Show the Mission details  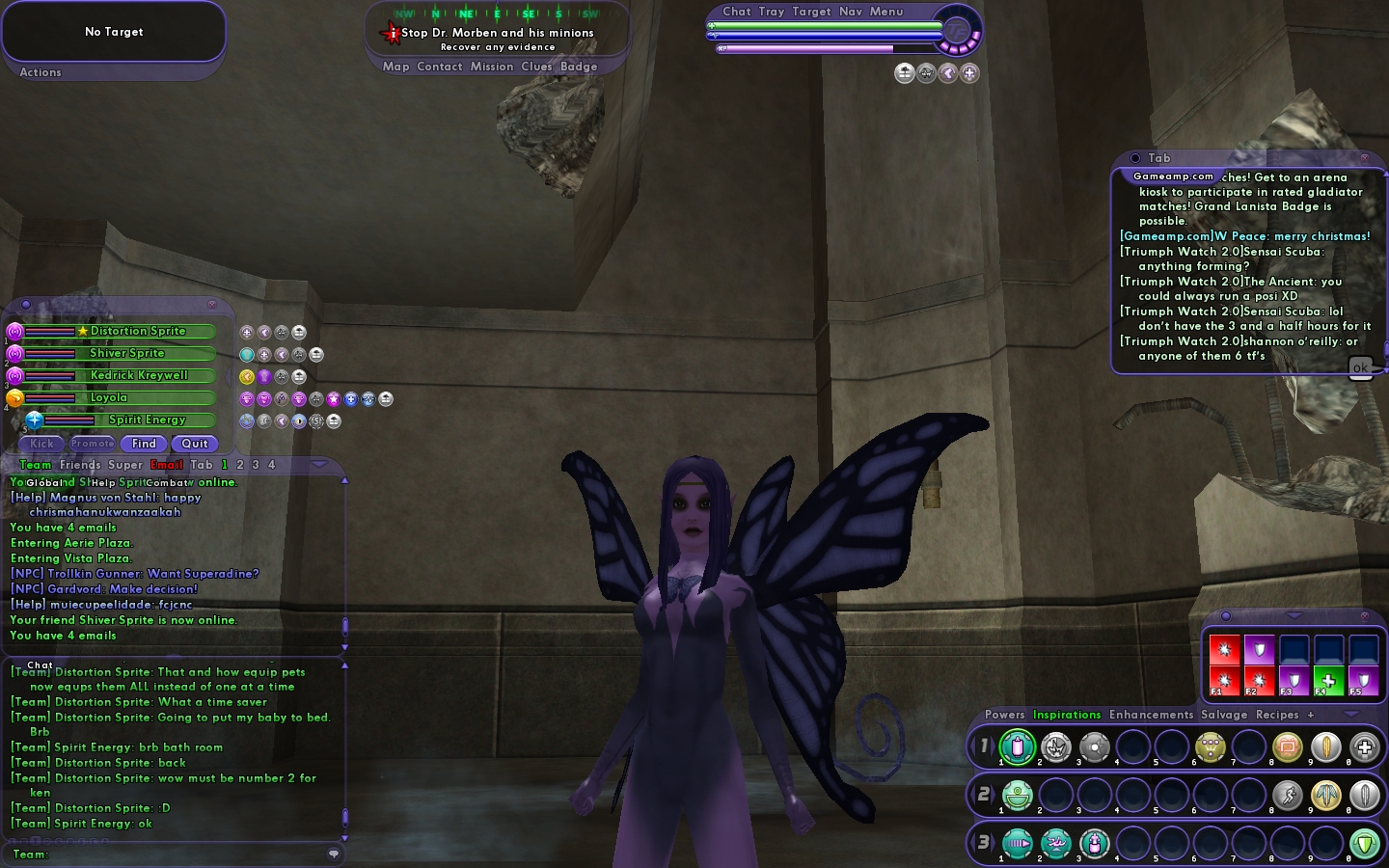[x=492, y=67]
